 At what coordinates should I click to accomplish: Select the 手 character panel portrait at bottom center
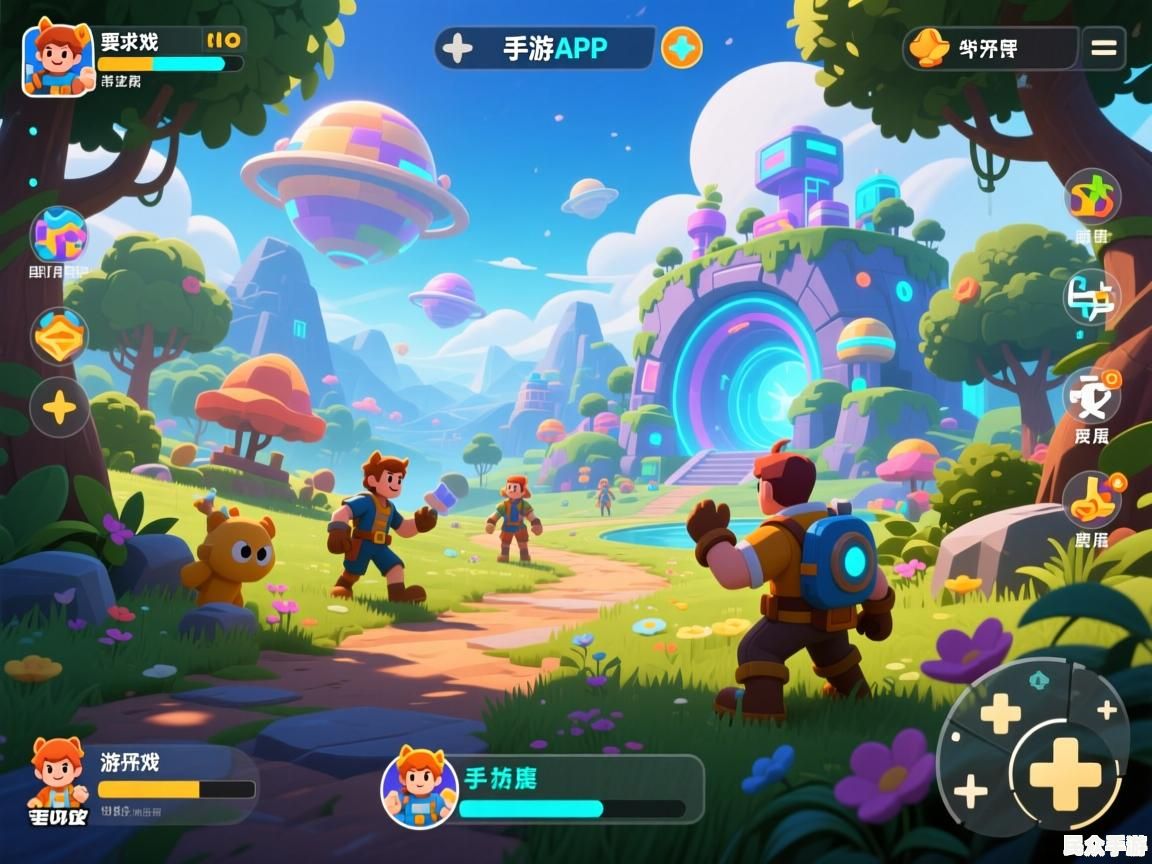click(x=419, y=787)
